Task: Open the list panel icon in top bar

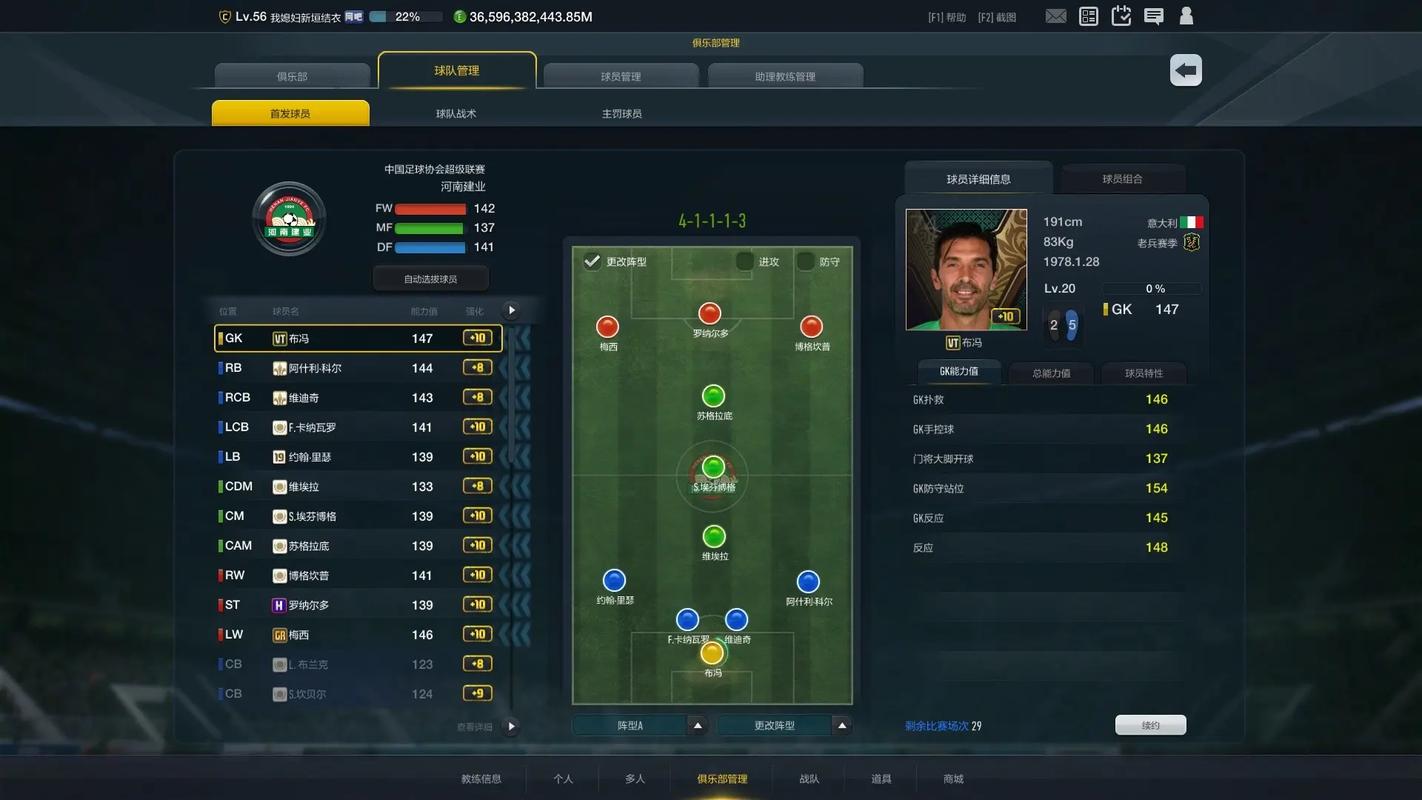Action: click(1088, 16)
